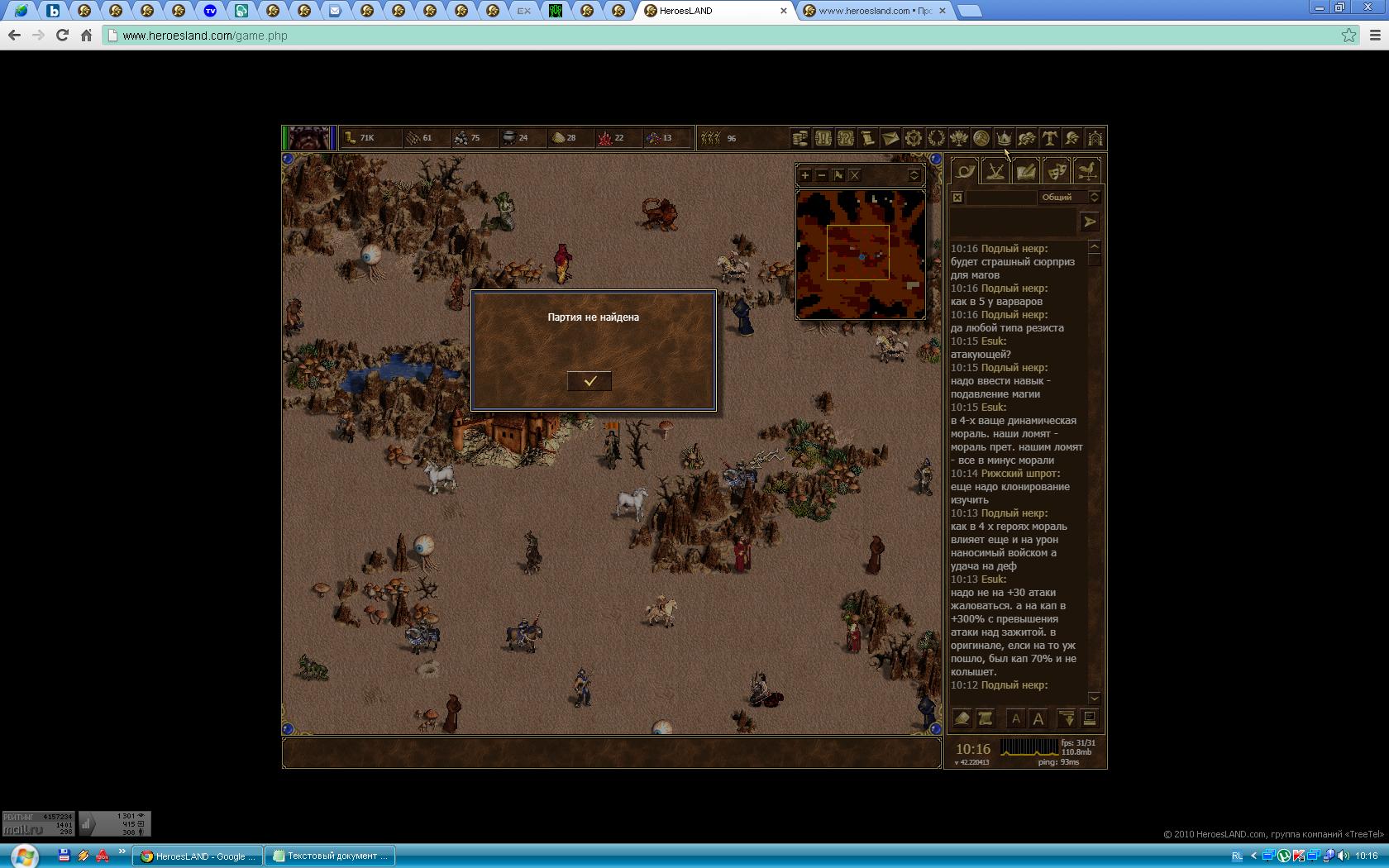
Task: Click the minimap minus zoom button
Action: point(822,175)
